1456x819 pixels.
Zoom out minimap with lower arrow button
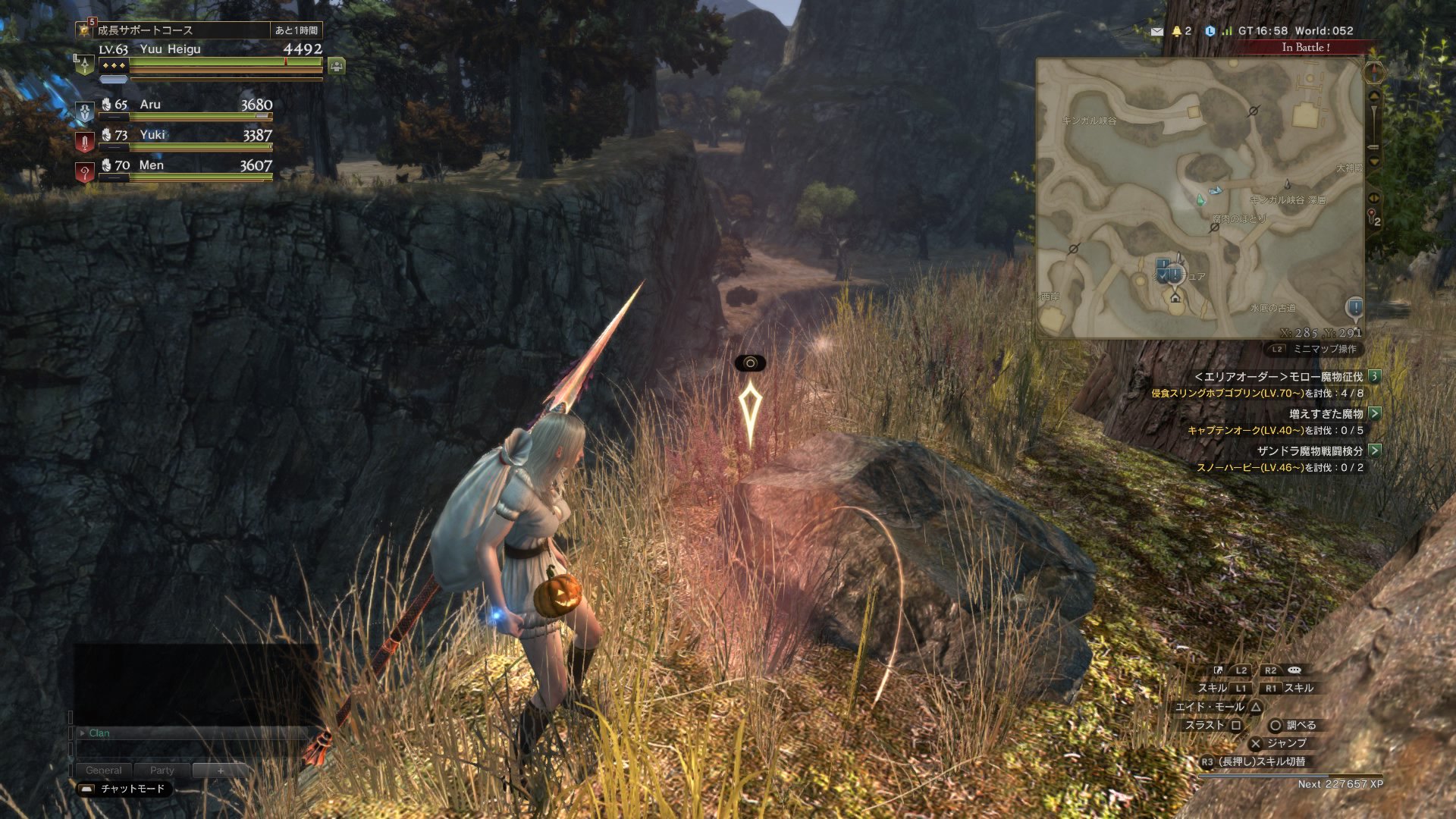coord(1373,161)
